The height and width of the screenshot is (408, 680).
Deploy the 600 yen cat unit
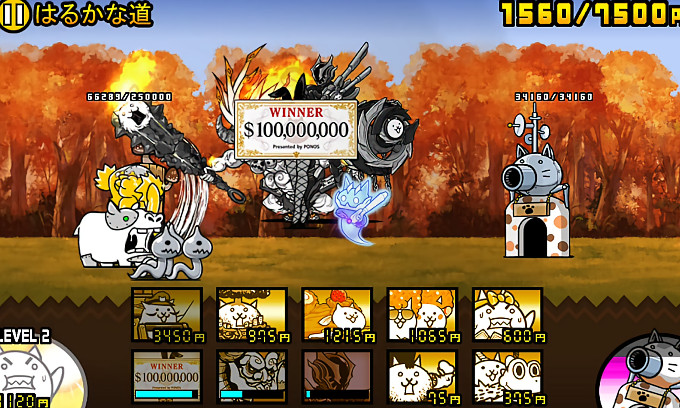click(x=508, y=315)
